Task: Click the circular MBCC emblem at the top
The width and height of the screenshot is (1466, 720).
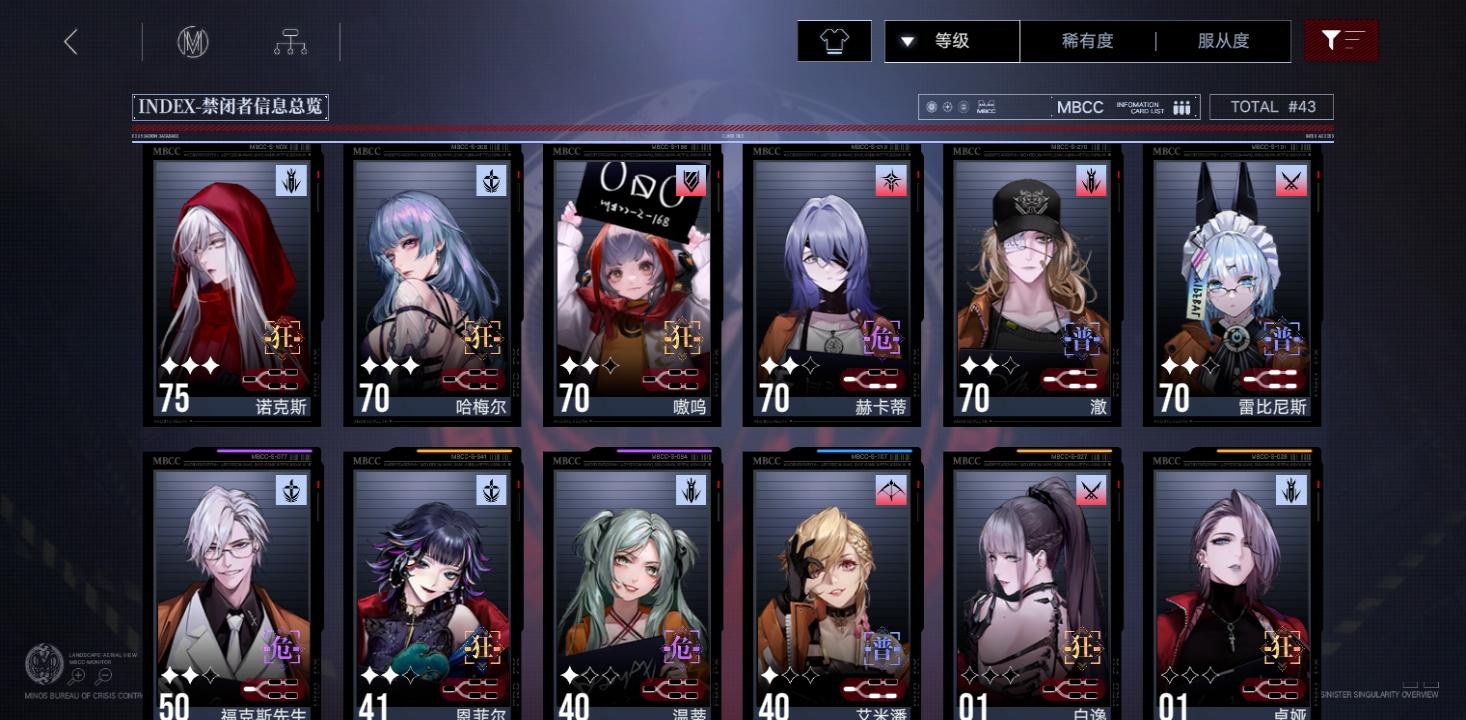Action: point(193,41)
